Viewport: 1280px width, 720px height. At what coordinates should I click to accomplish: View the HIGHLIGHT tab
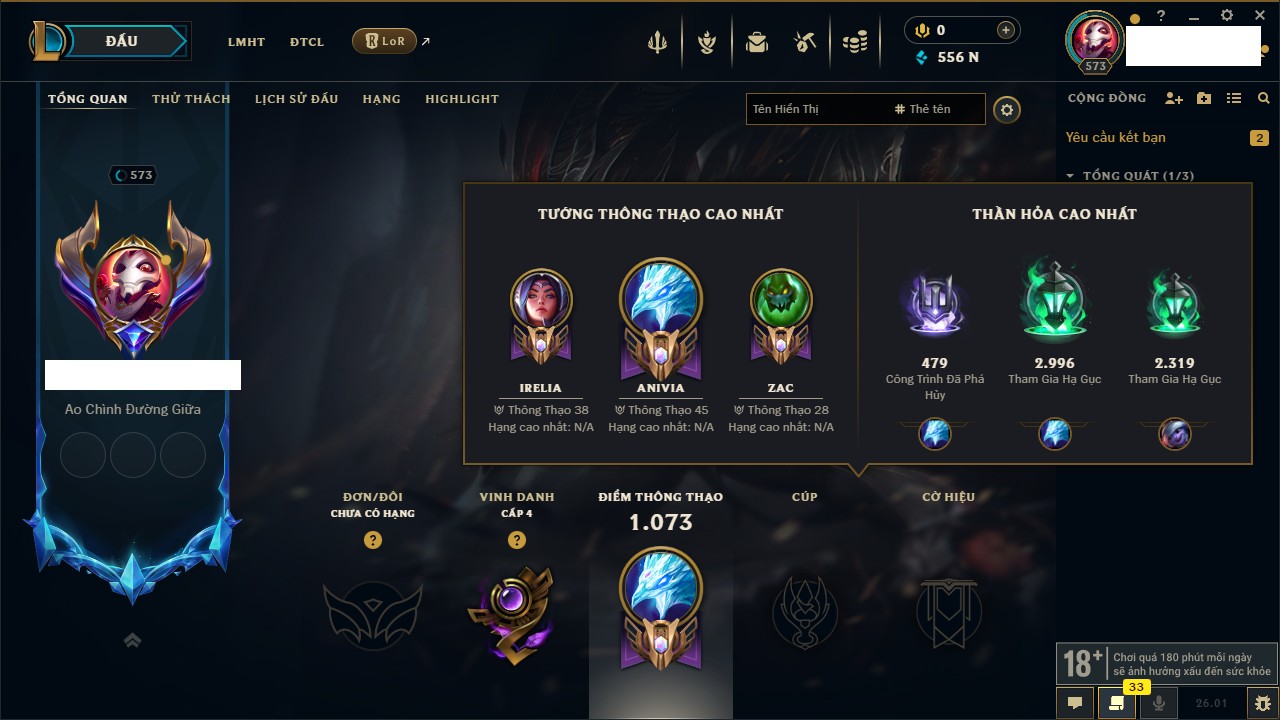click(x=461, y=99)
